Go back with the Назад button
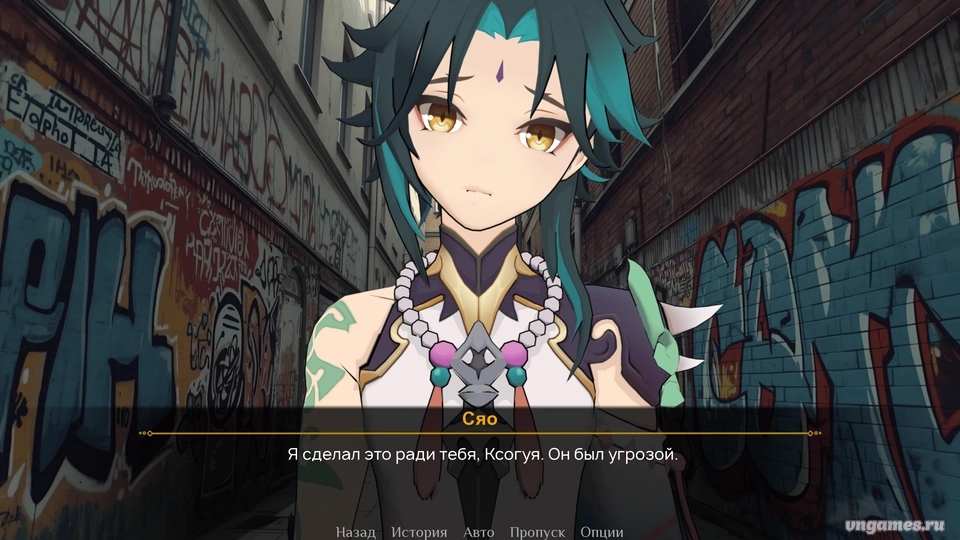The width and height of the screenshot is (960, 540). coord(355,532)
